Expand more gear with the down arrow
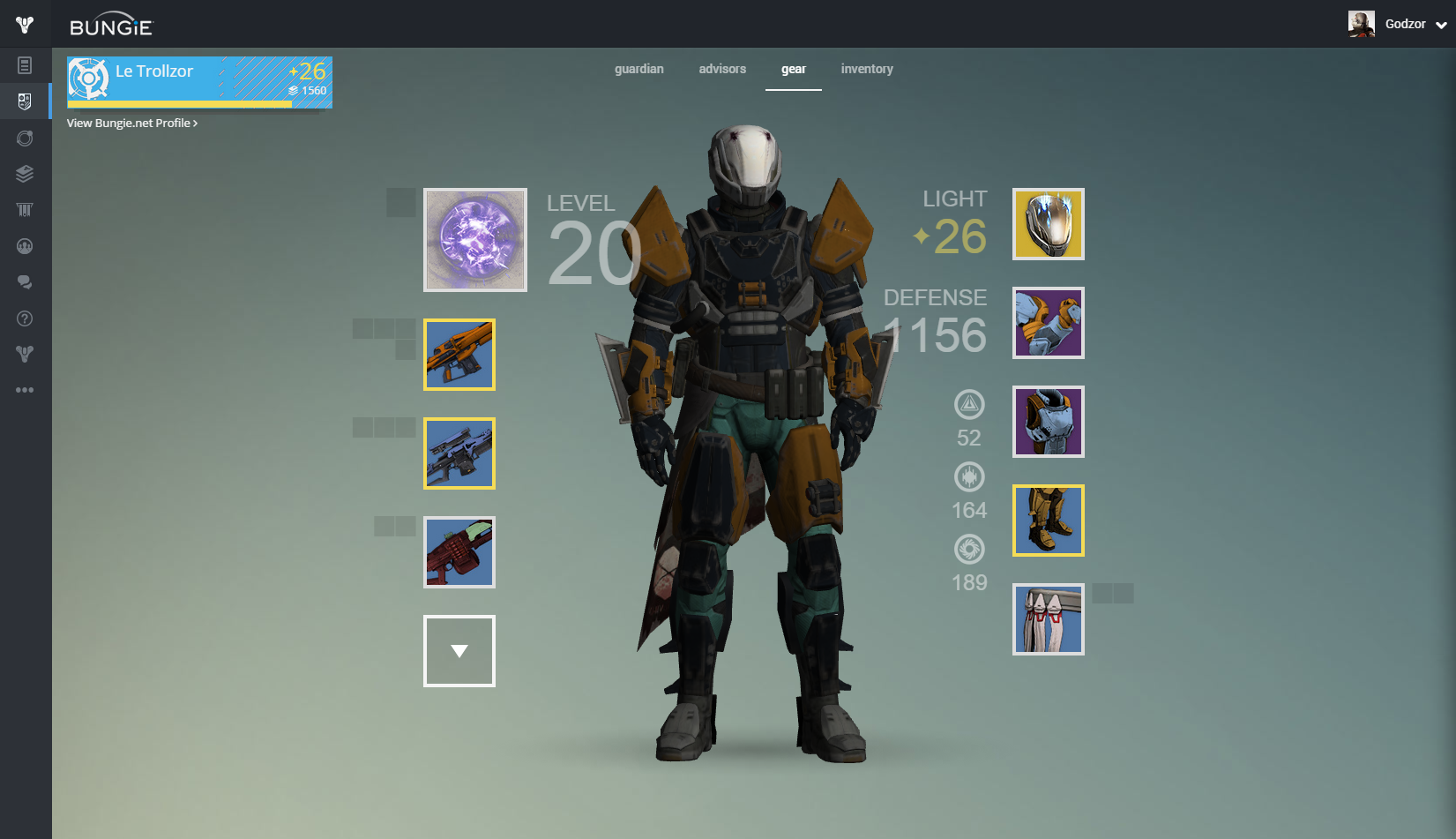Image resolution: width=1456 pixels, height=839 pixels. (459, 651)
